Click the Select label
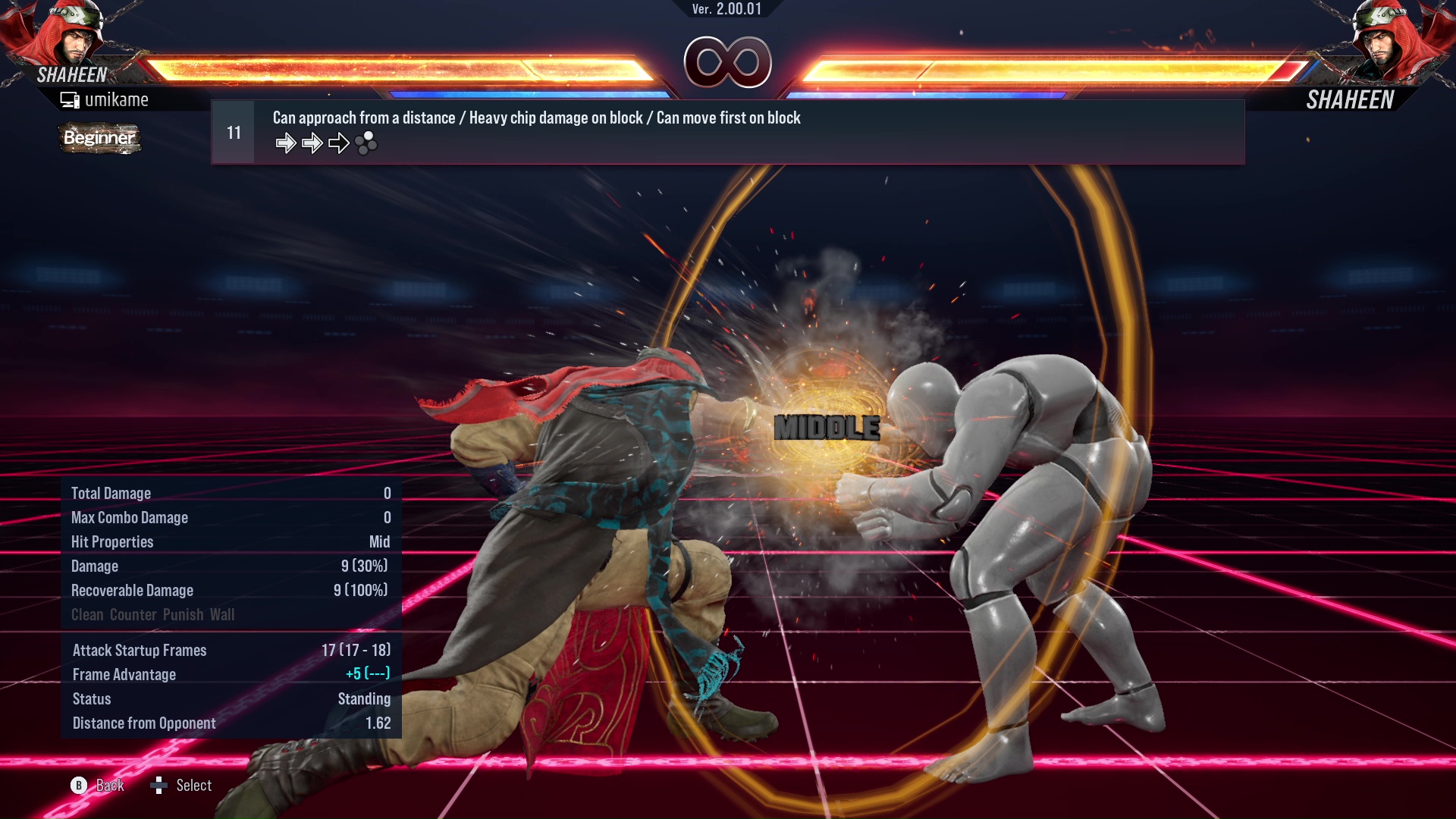The height and width of the screenshot is (819, 1456). click(x=193, y=786)
